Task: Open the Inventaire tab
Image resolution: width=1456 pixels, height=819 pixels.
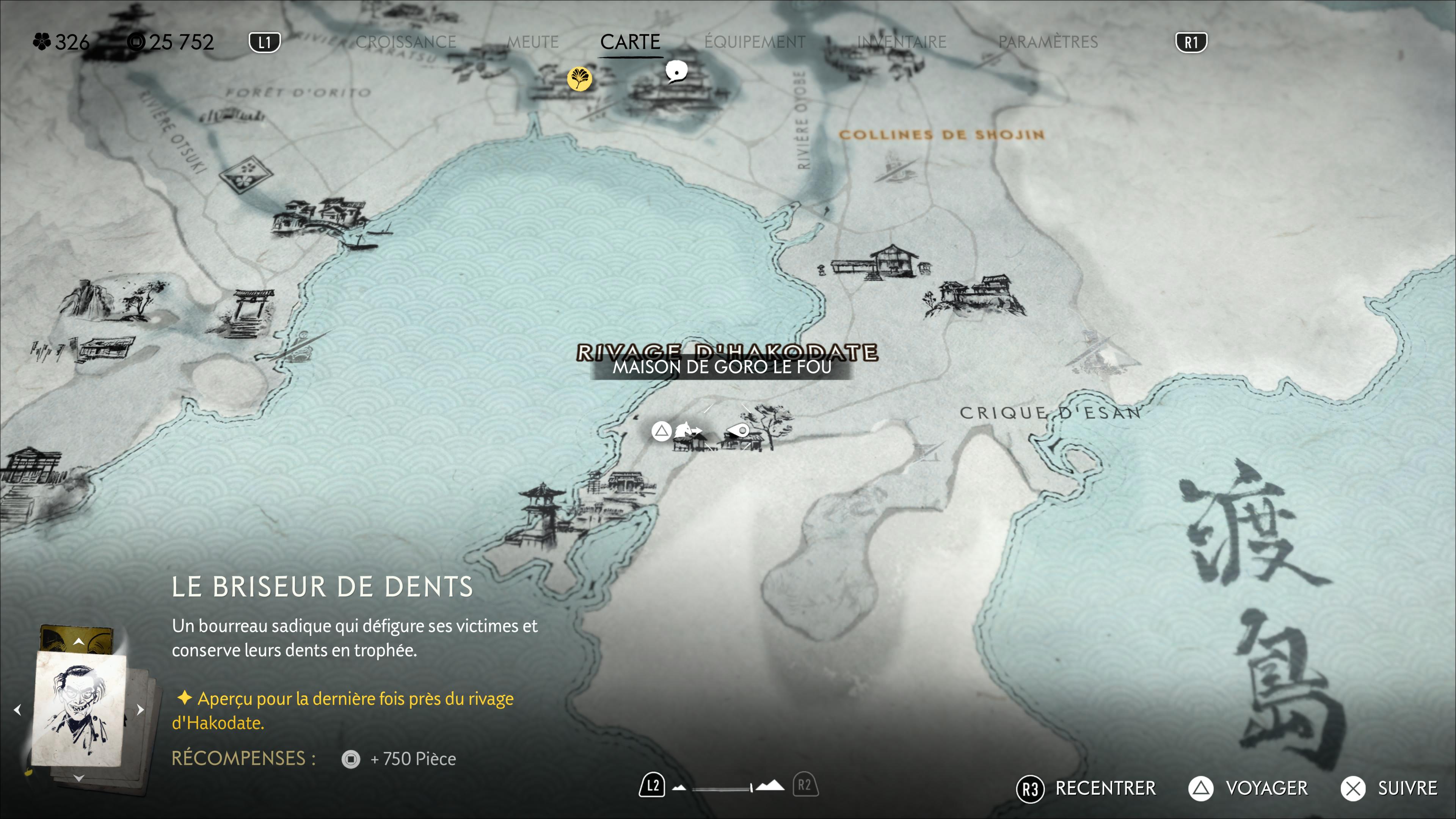Action: point(902,42)
